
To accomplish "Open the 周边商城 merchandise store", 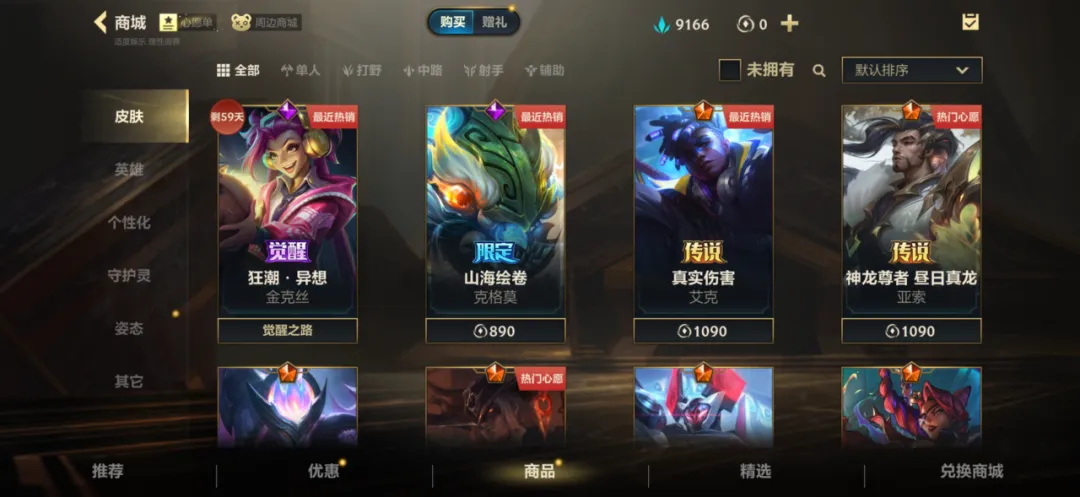I will 266,22.
